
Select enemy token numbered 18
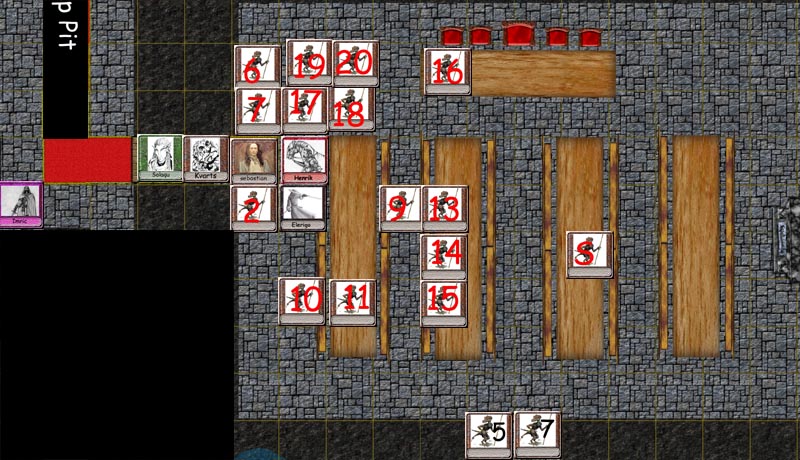point(352,109)
